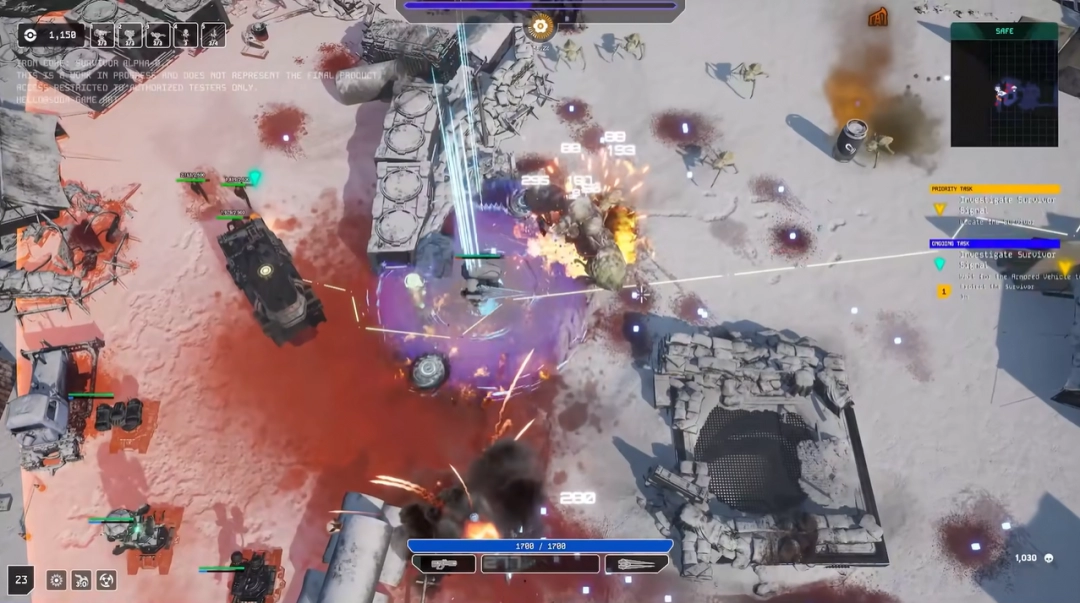Viewport: 1080px width, 603px height.
Task: Click the gear icon ability button
Action: point(57,580)
